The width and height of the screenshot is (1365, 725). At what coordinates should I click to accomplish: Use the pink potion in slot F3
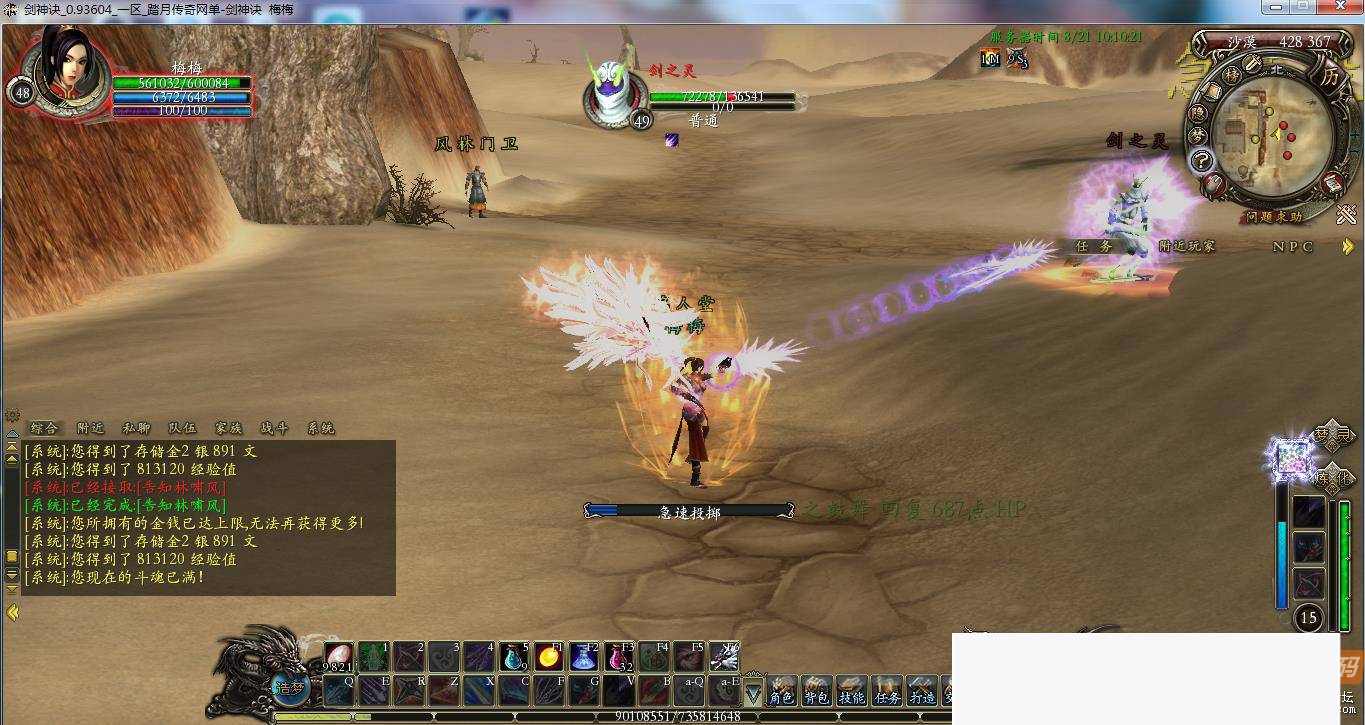[x=618, y=657]
